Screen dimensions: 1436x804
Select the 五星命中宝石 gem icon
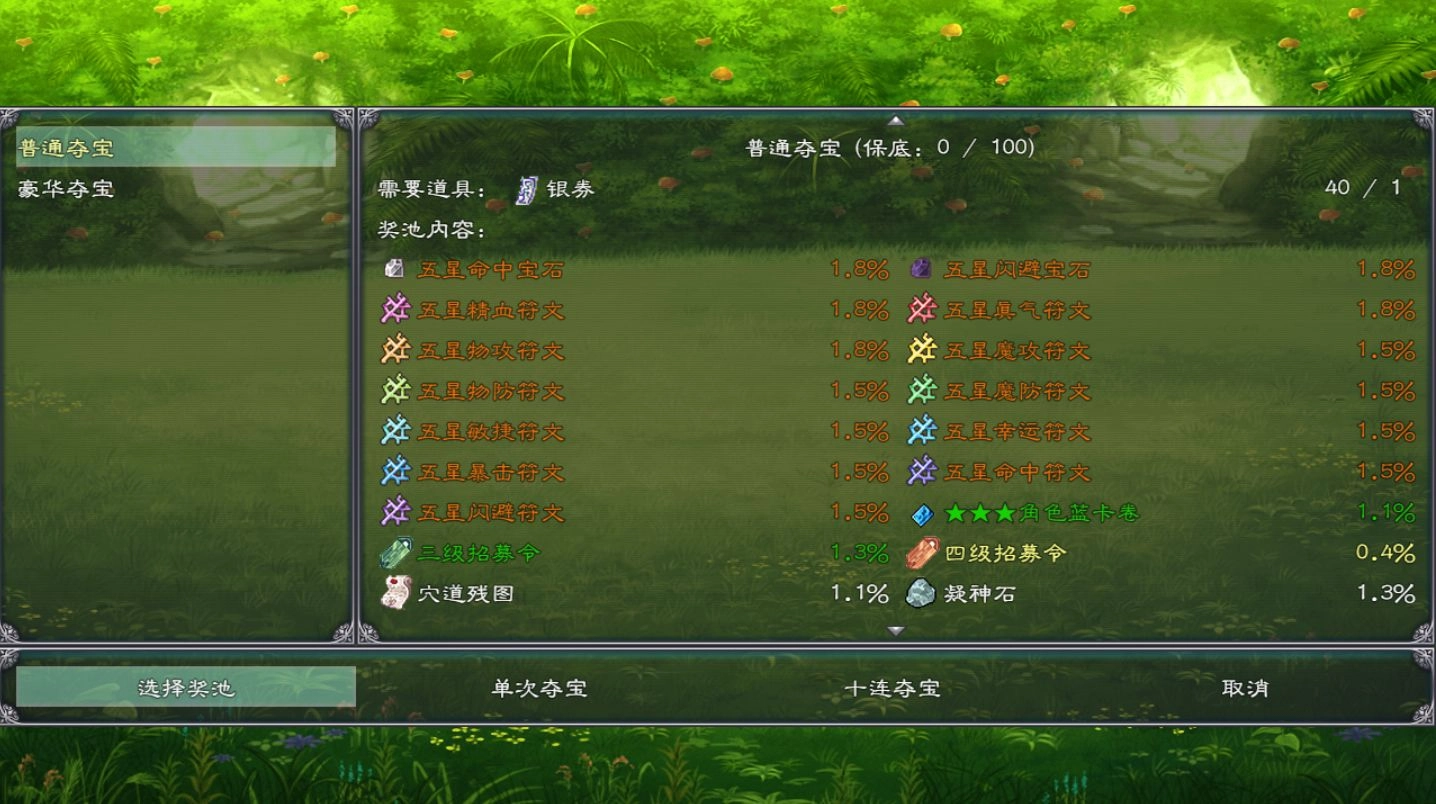[x=394, y=268]
